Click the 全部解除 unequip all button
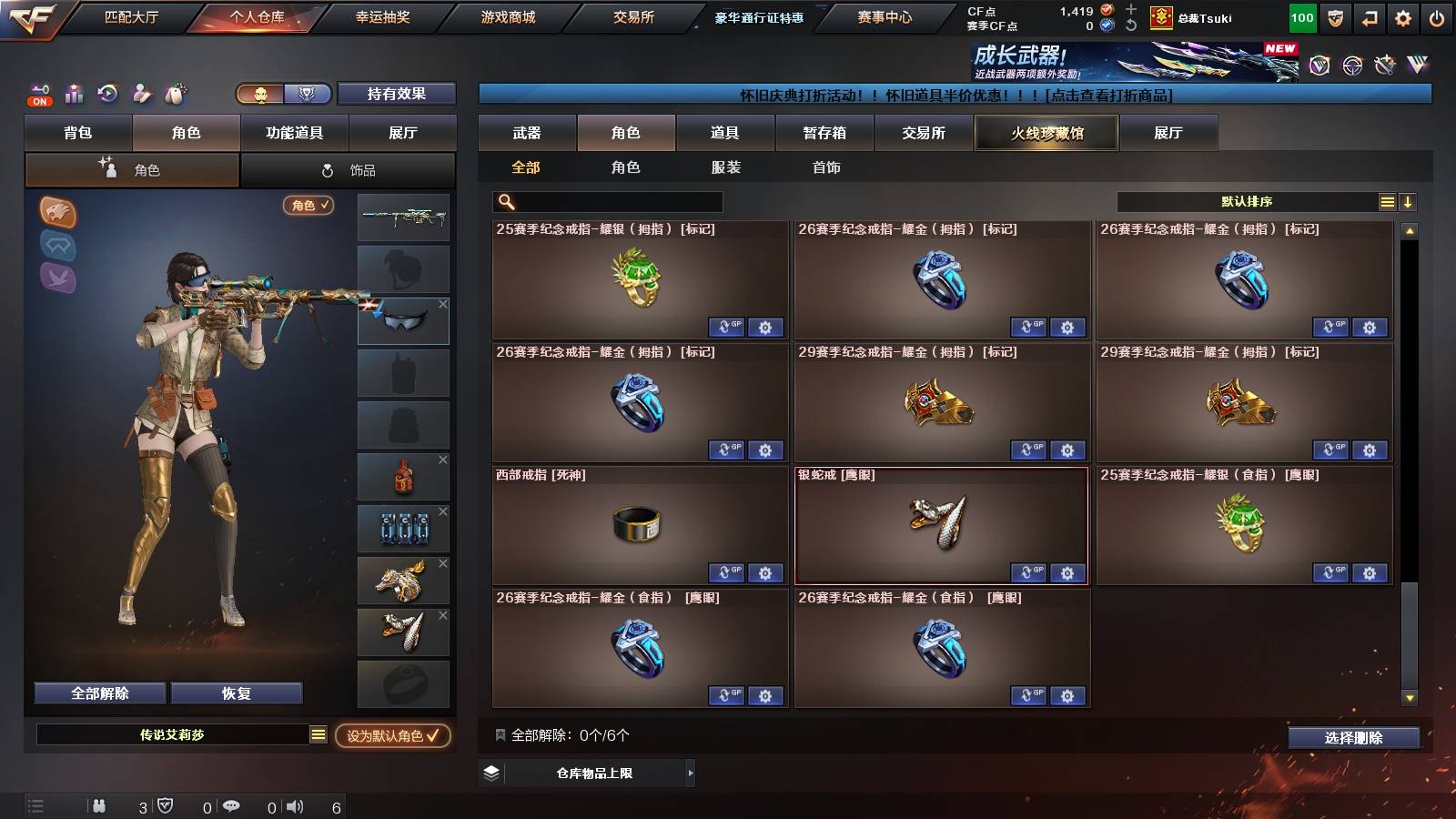Image resolution: width=1456 pixels, height=819 pixels. (98, 693)
